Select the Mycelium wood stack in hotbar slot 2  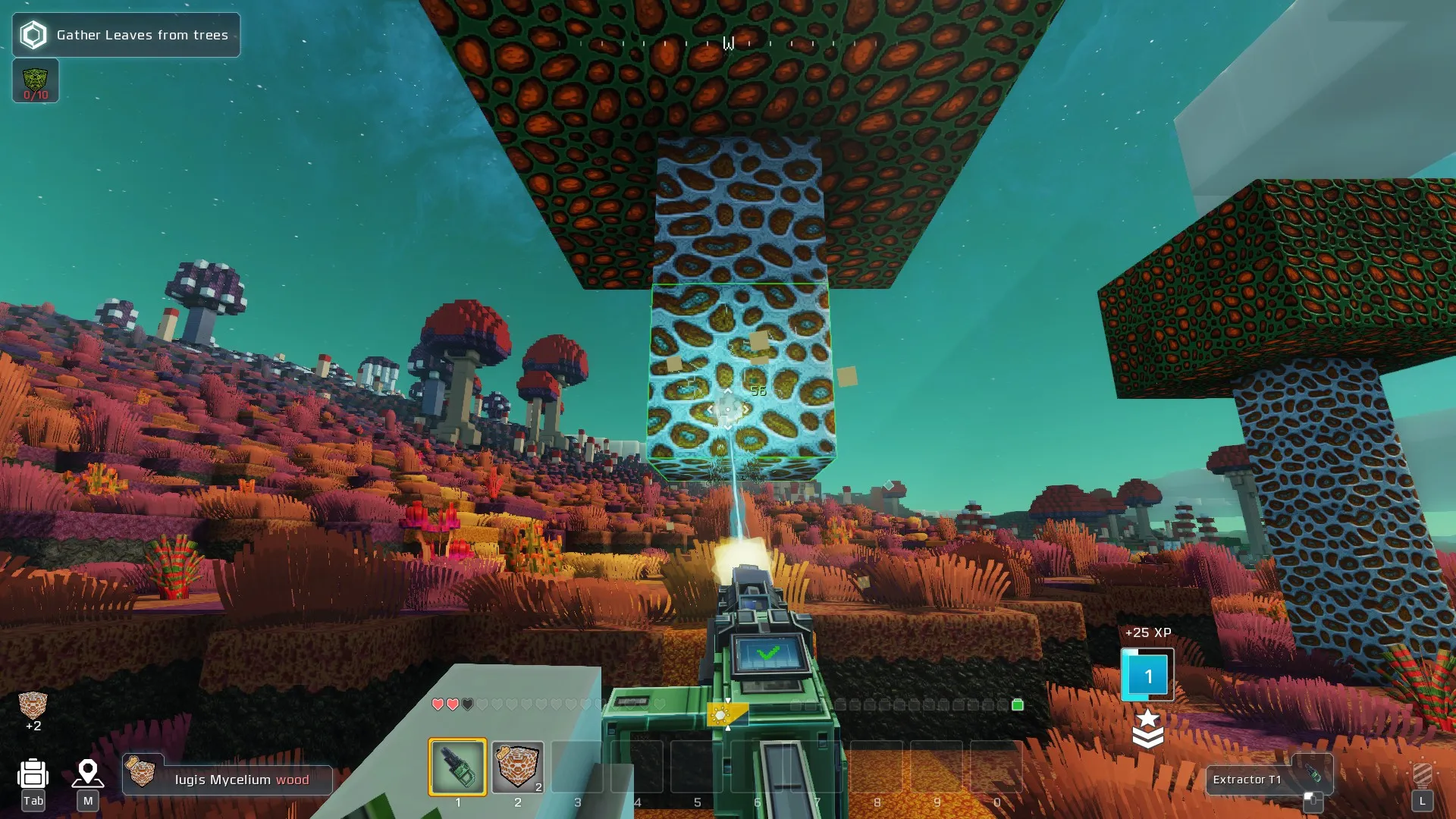click(x=518, y=767)
